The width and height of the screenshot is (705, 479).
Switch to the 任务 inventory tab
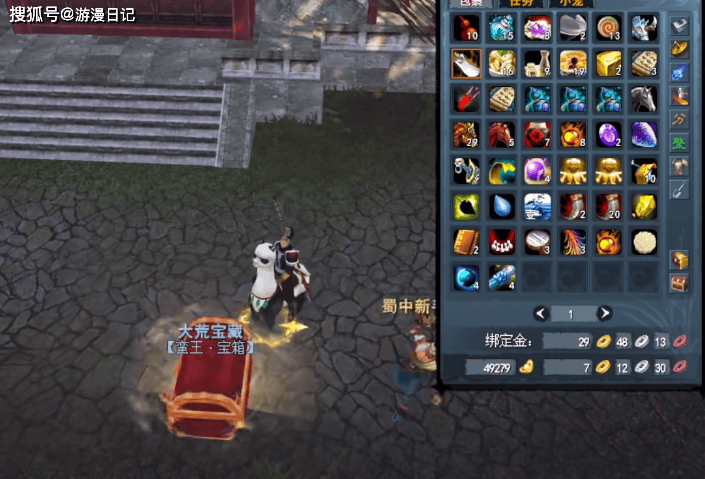coord(522,4)
